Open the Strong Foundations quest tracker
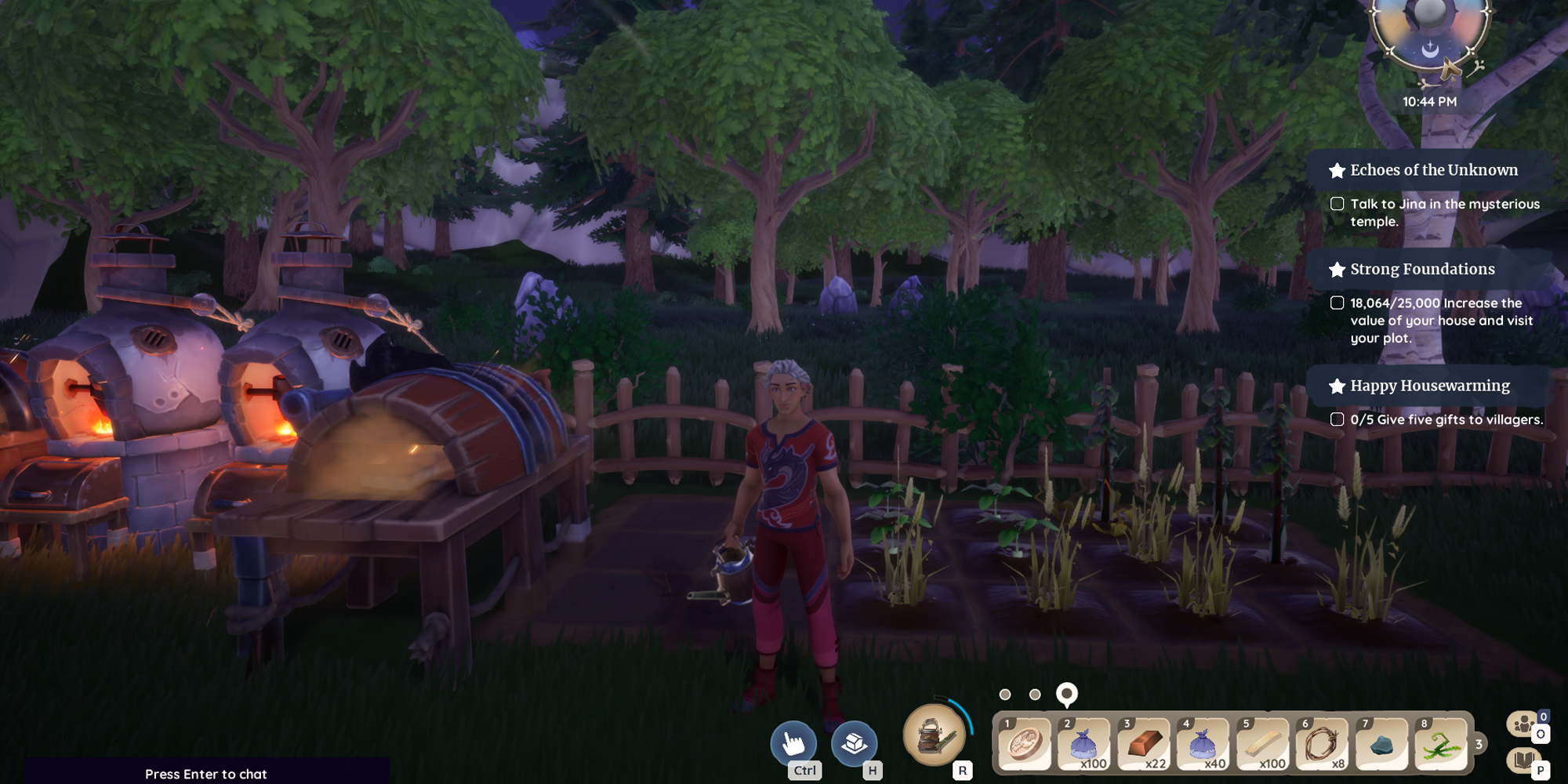Image resolution: width=1568 pixels, height=784 pixels. coord(1421,269)
